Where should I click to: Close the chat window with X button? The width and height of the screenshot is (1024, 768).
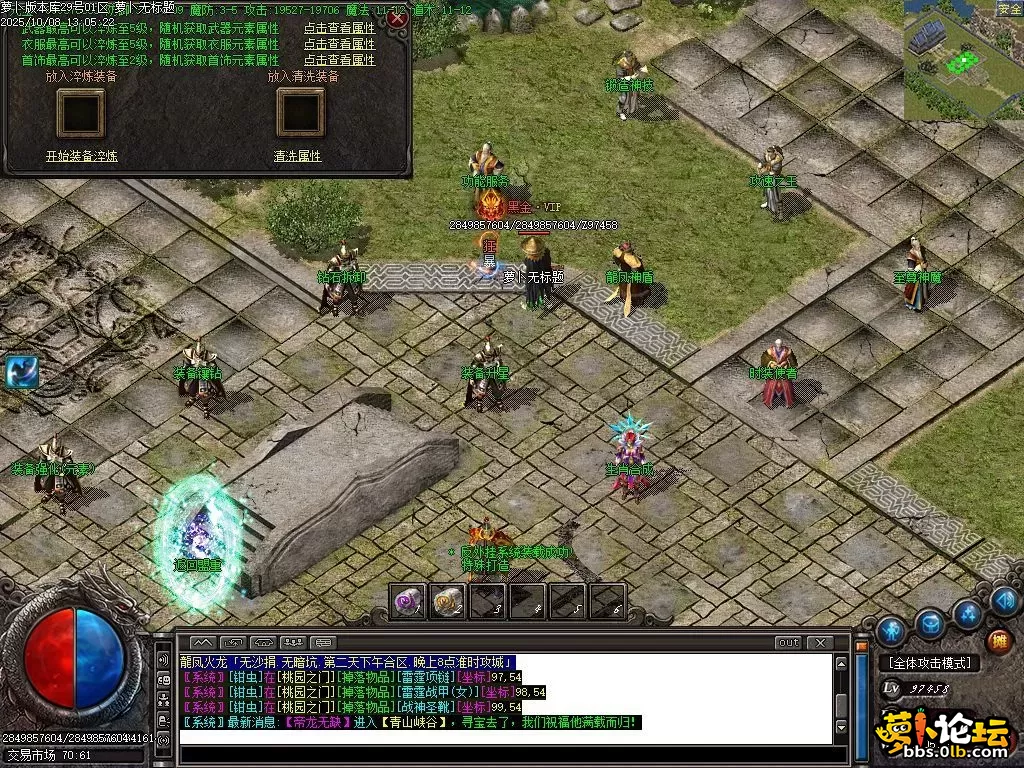point(820,642)
